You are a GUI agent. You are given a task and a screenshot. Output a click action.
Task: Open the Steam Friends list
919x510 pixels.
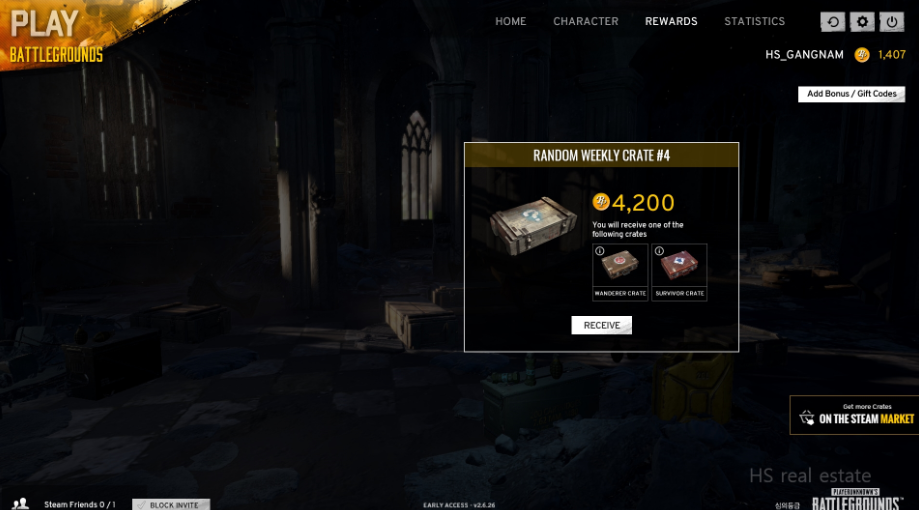pyautogui.click(x=70, y=504)
